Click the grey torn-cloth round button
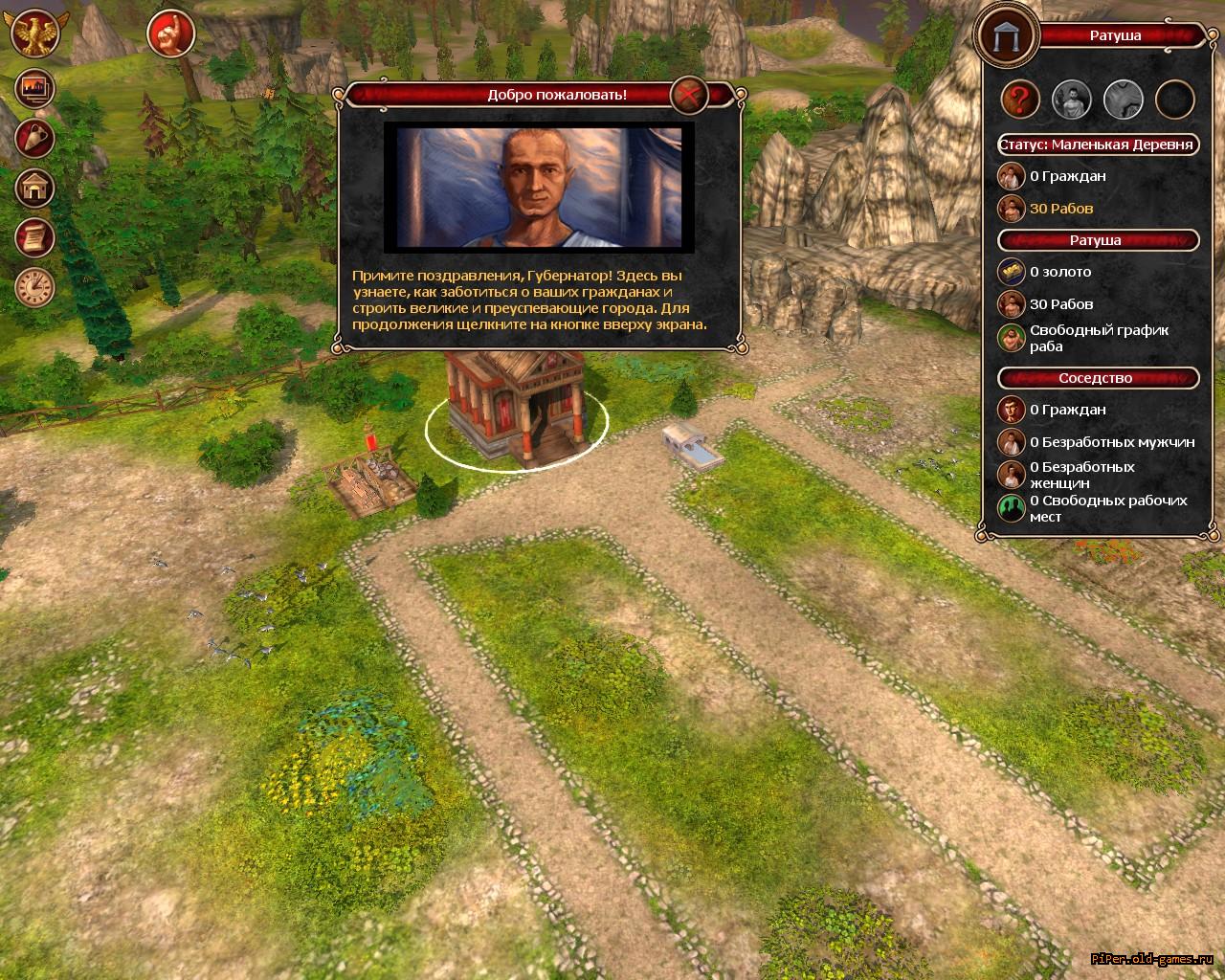 [1124, 98]
